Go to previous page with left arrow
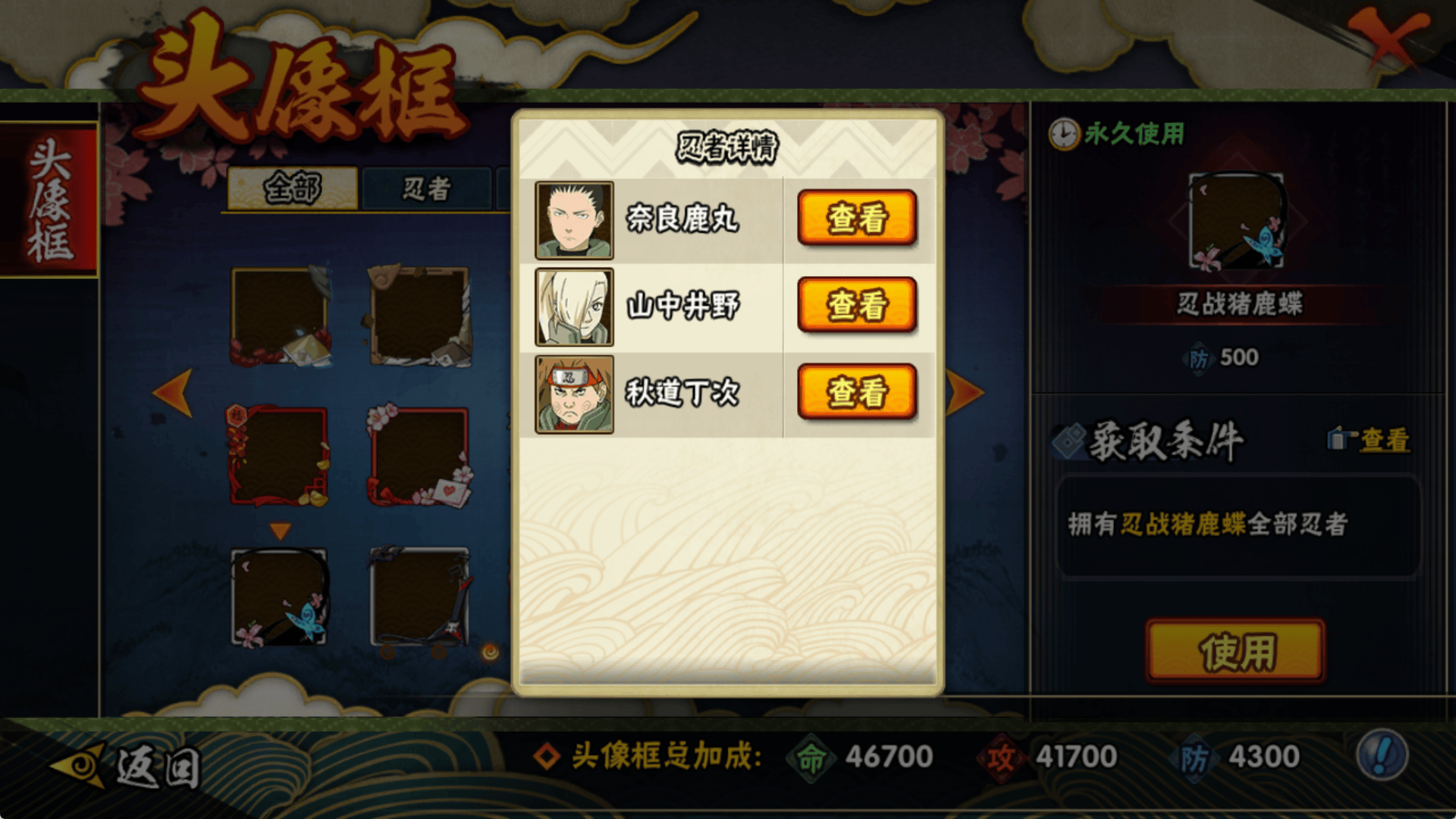The width and height of the screenshot is (1456, 819). click(x=173, y=392)
